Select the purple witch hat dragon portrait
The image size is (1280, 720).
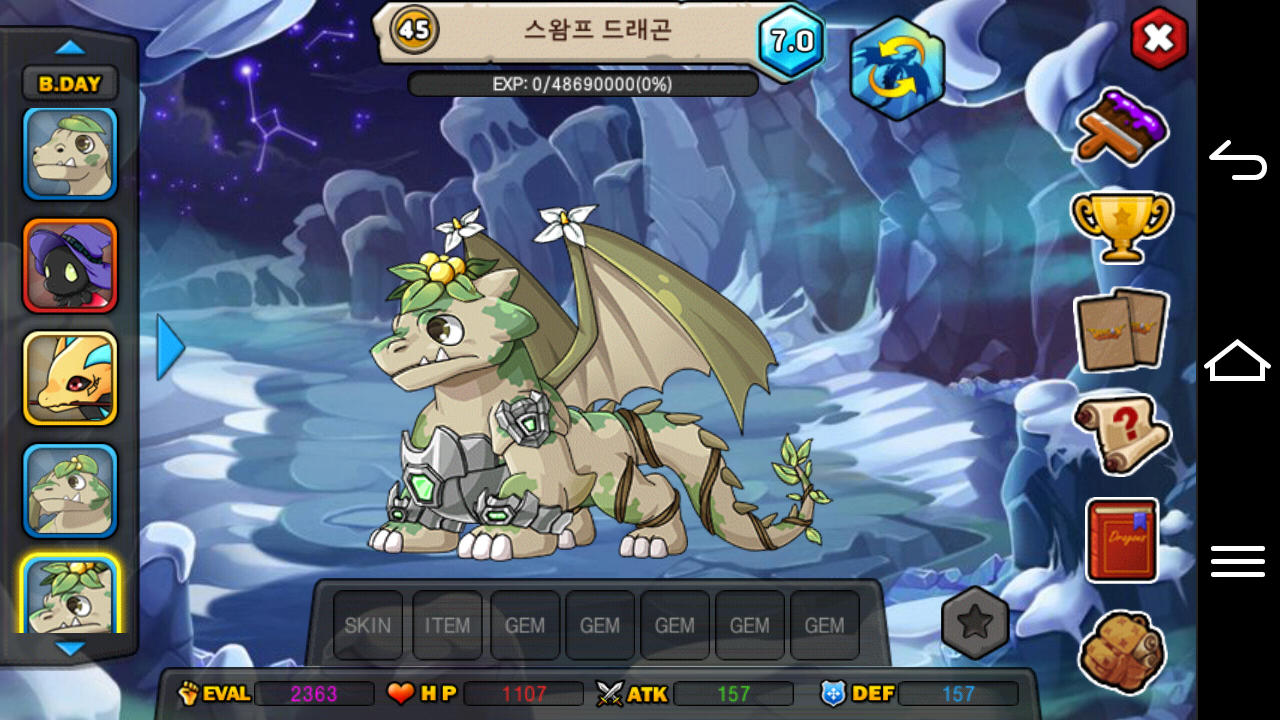tap(70, 266)
